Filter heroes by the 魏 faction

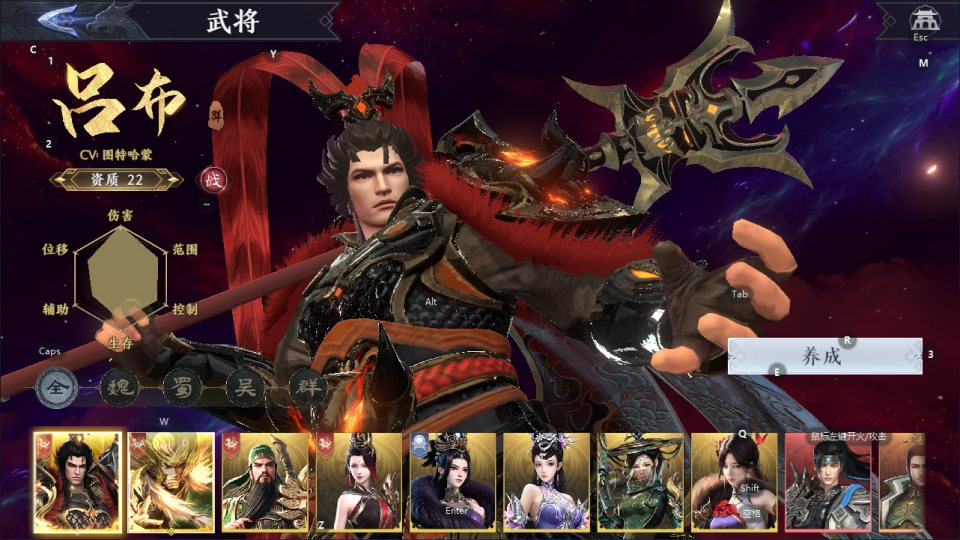[x=118, y=385]
